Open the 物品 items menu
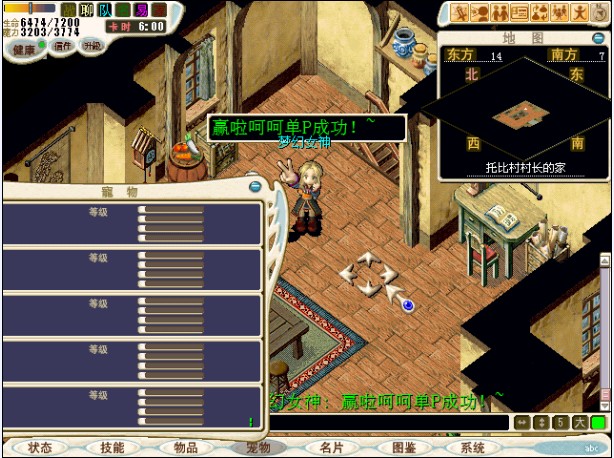Image resolution: width=614 pixels, height=458 pixels. pos(185,448)
